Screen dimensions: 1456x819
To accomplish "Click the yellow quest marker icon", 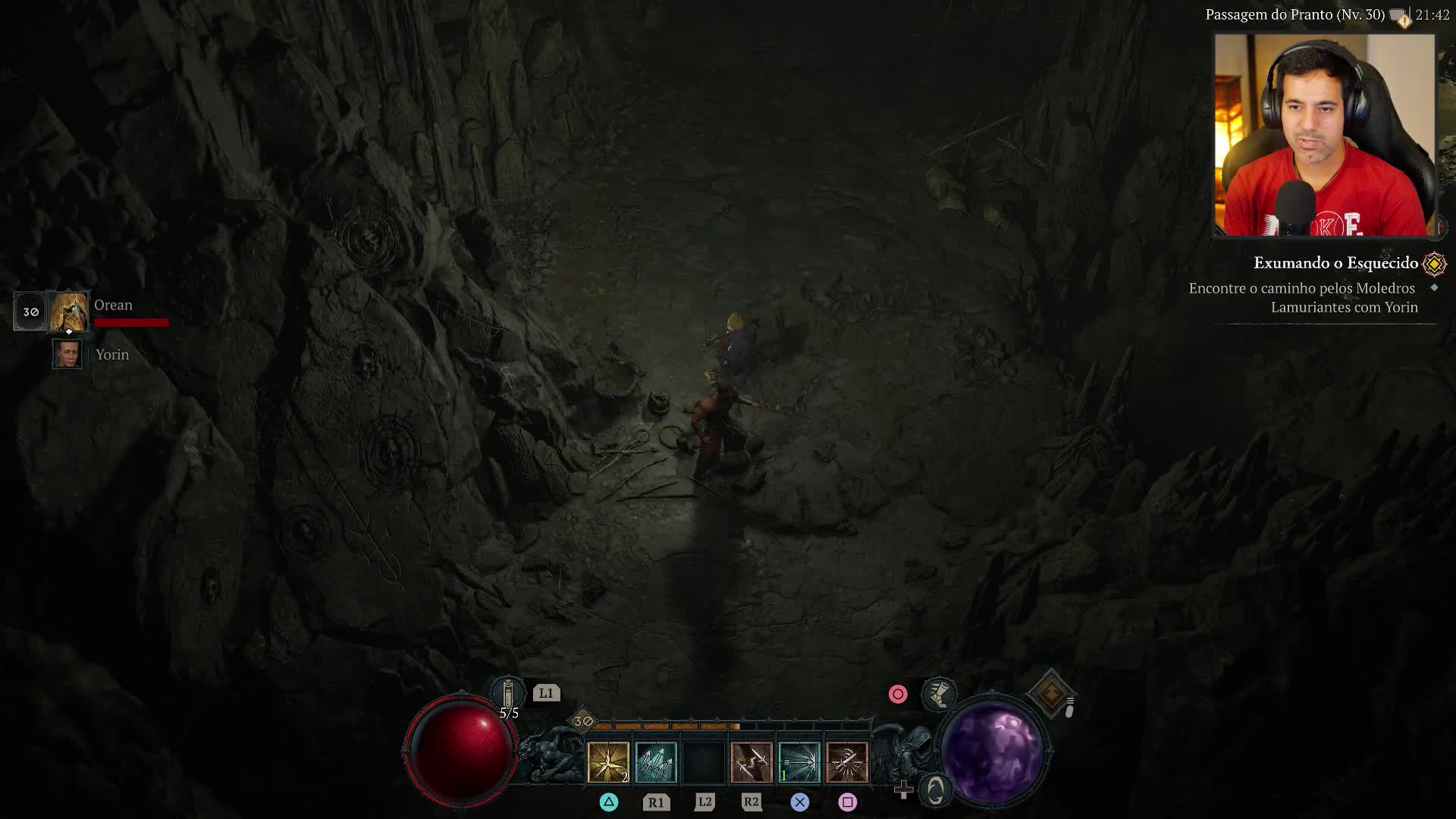I will [x=1434, y=264].
